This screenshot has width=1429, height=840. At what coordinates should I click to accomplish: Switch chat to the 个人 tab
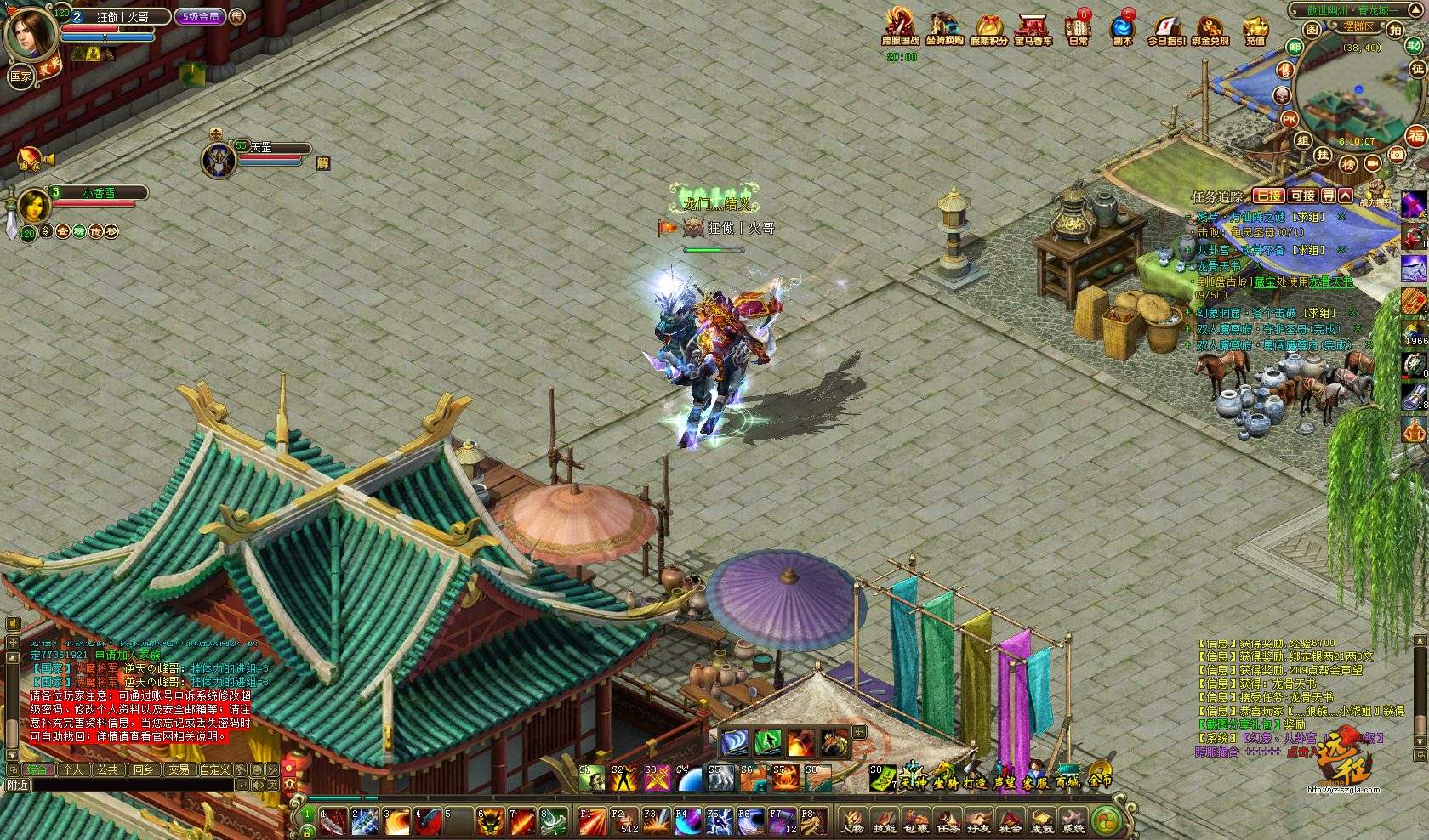click(74, 769)
